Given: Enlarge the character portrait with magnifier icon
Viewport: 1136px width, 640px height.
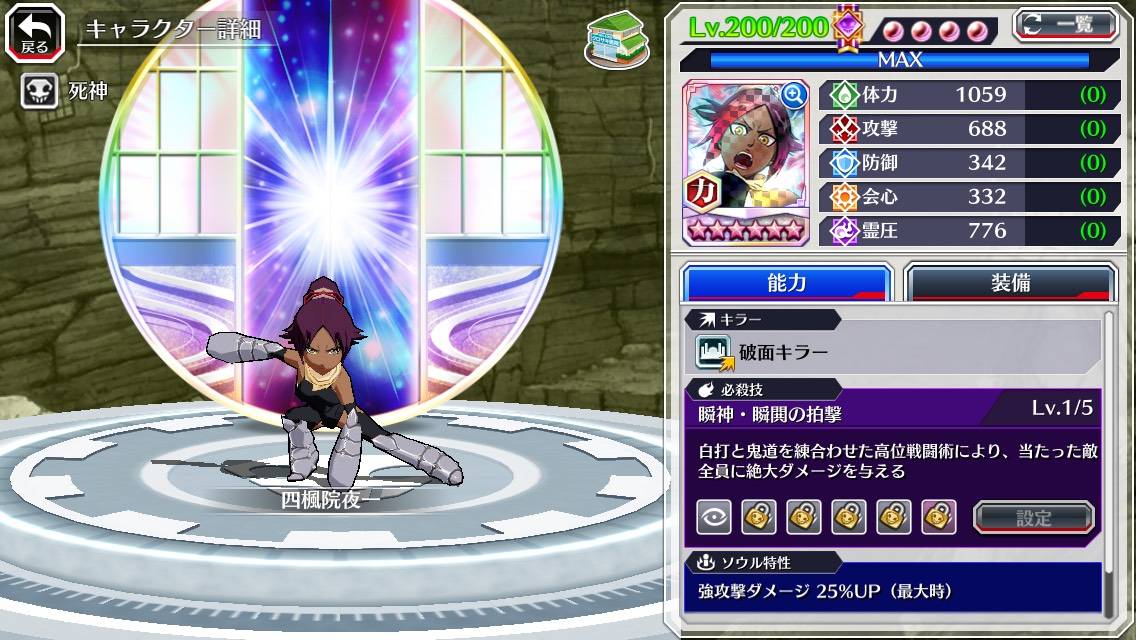Looking at the screenshot, I should (794, 95).
